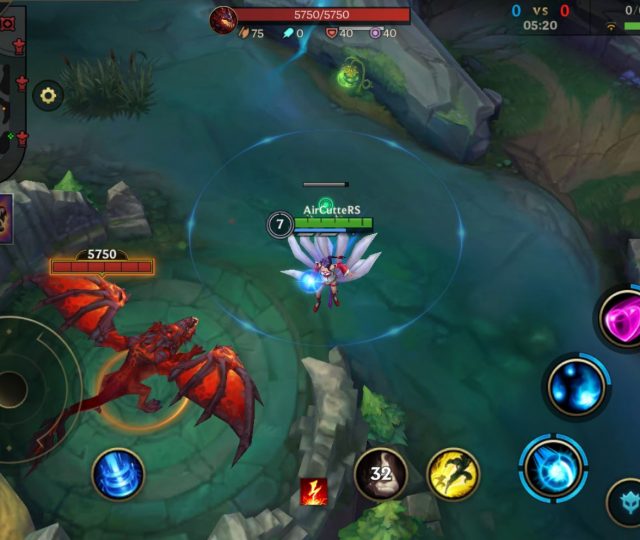
Task: Activate the Fox-Fire ability icon
Action: (577, 386)
